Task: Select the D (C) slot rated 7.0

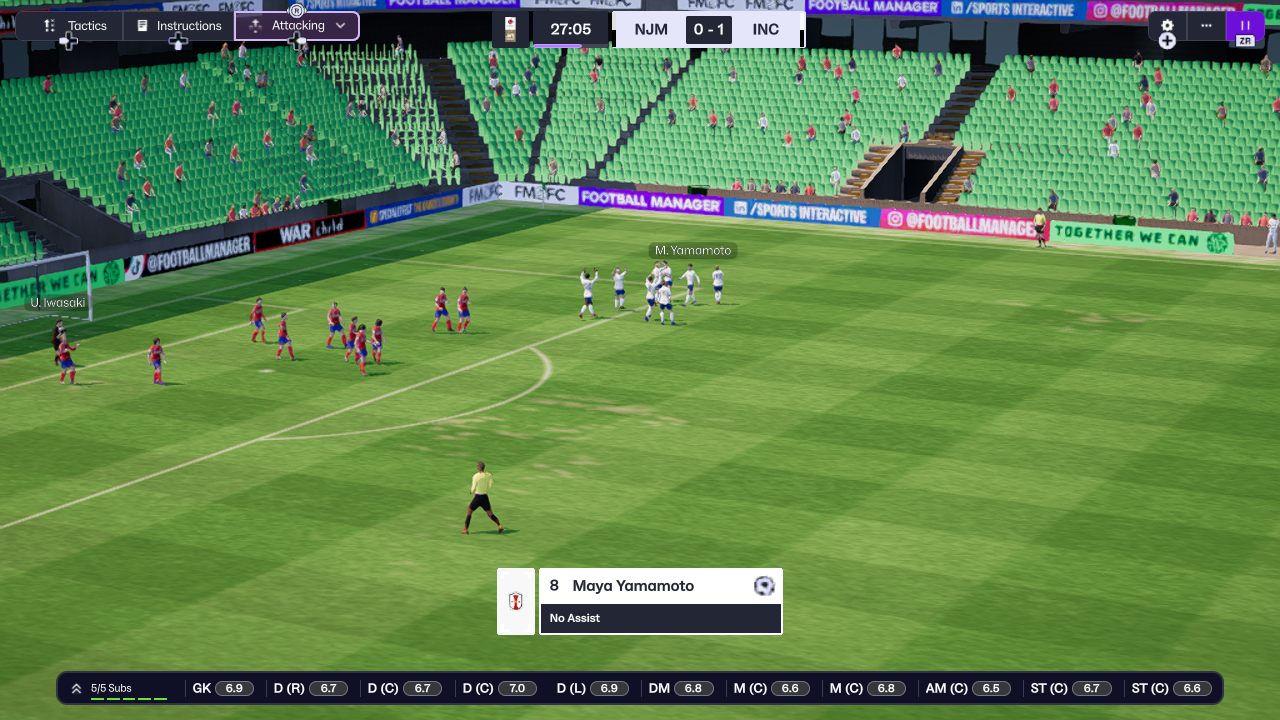Action: tap(499, 688)
